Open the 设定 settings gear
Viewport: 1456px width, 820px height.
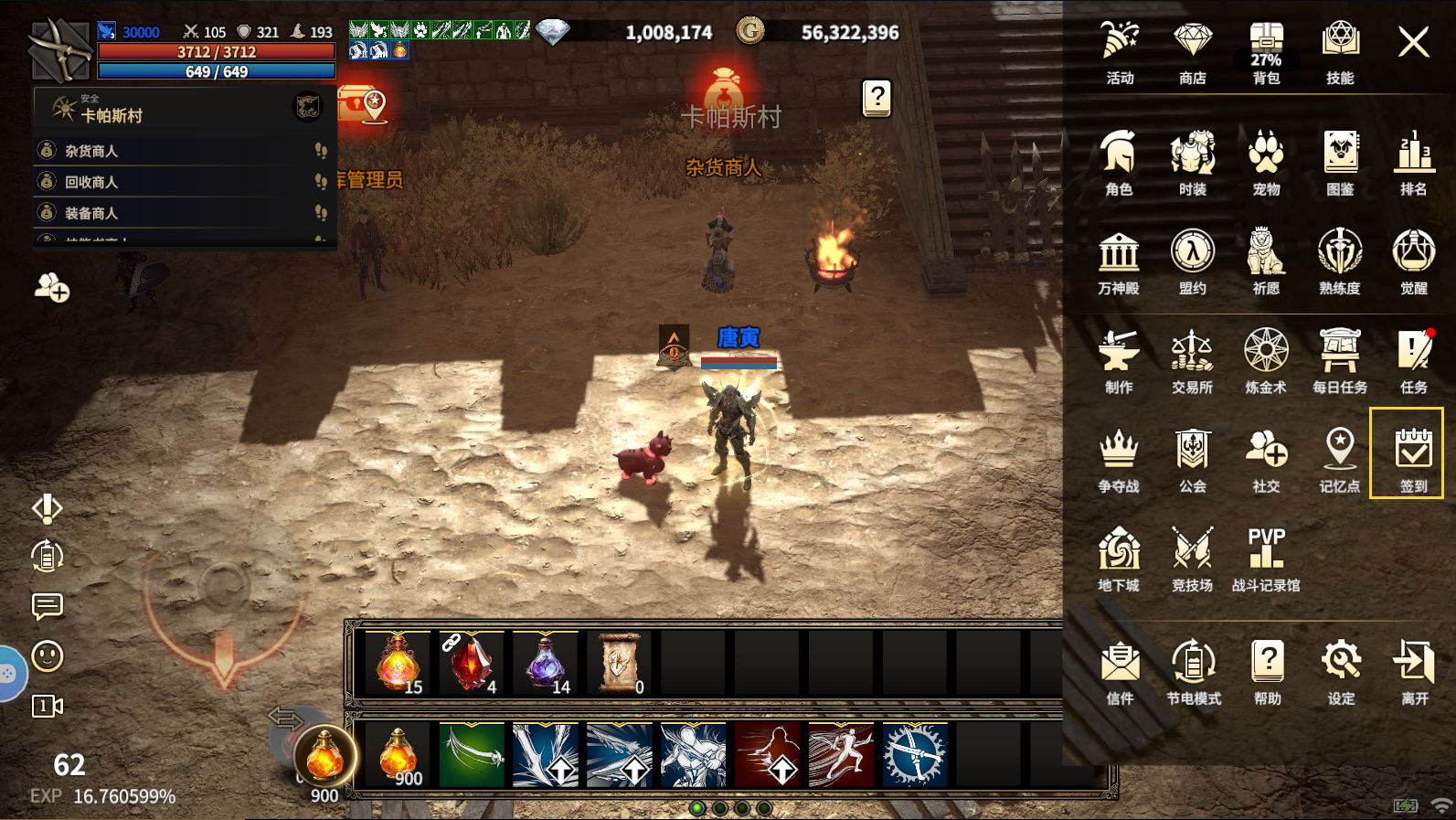[x=1341, y=672]
